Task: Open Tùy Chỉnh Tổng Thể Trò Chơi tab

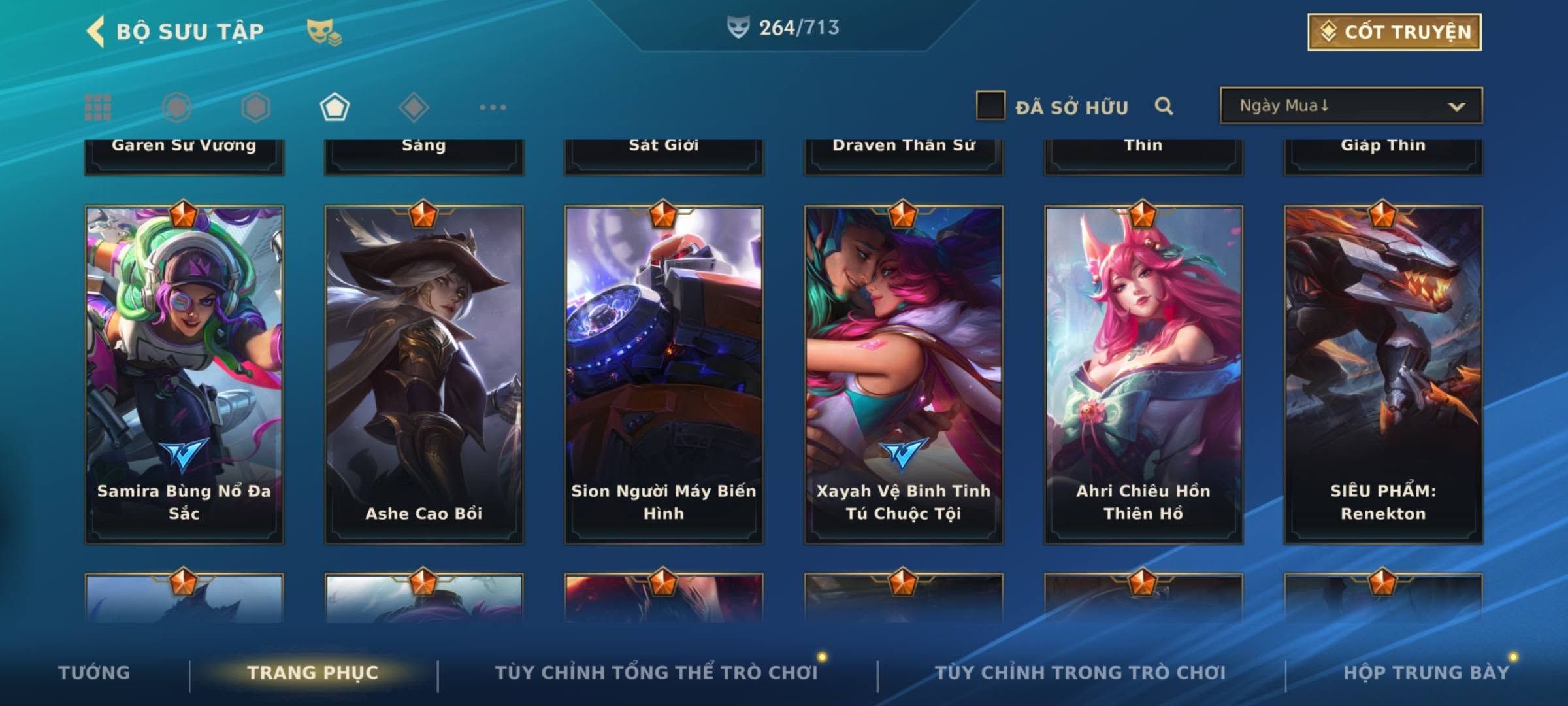Action: (656, 673)
